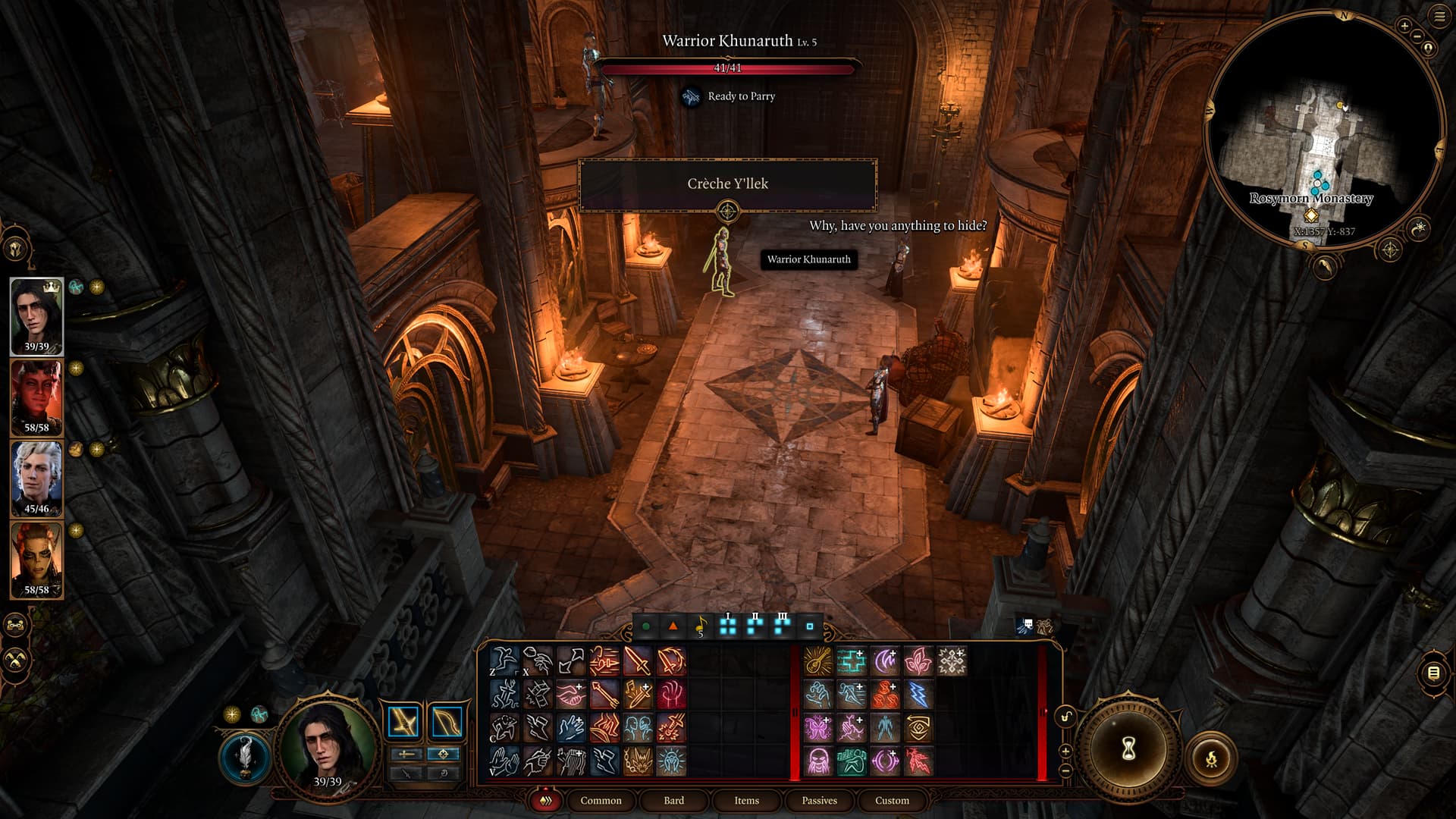Cast the blue lightning bolt spell

(x=918, y=695)
